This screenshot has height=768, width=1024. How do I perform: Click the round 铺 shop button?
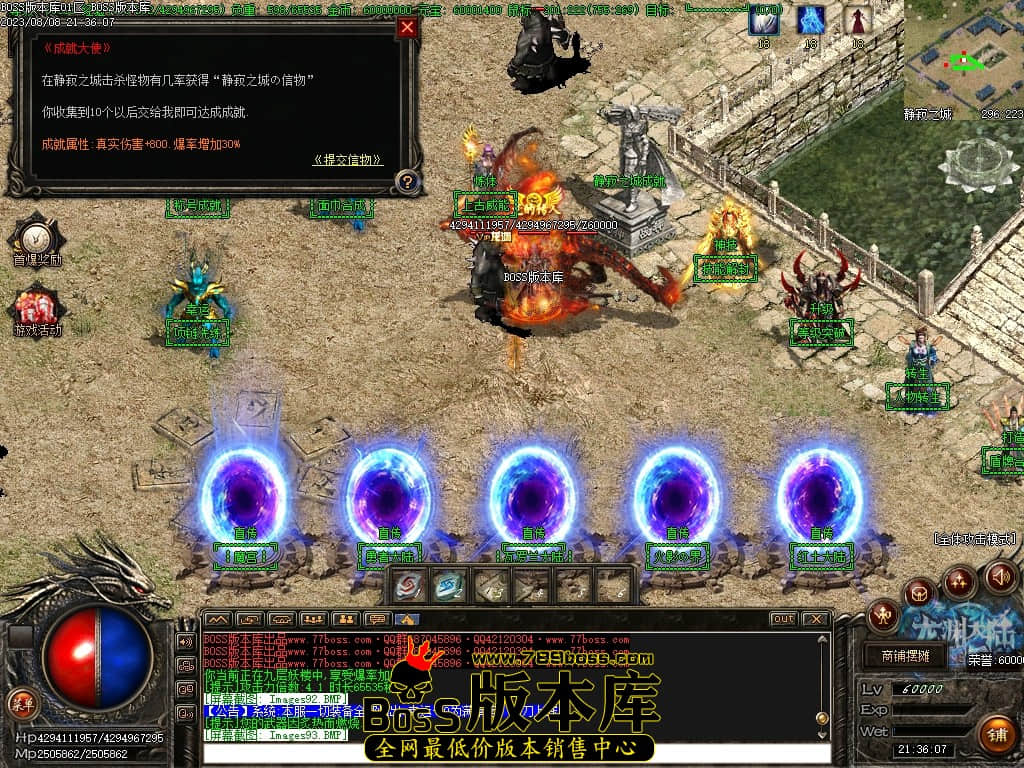[994, 735]
